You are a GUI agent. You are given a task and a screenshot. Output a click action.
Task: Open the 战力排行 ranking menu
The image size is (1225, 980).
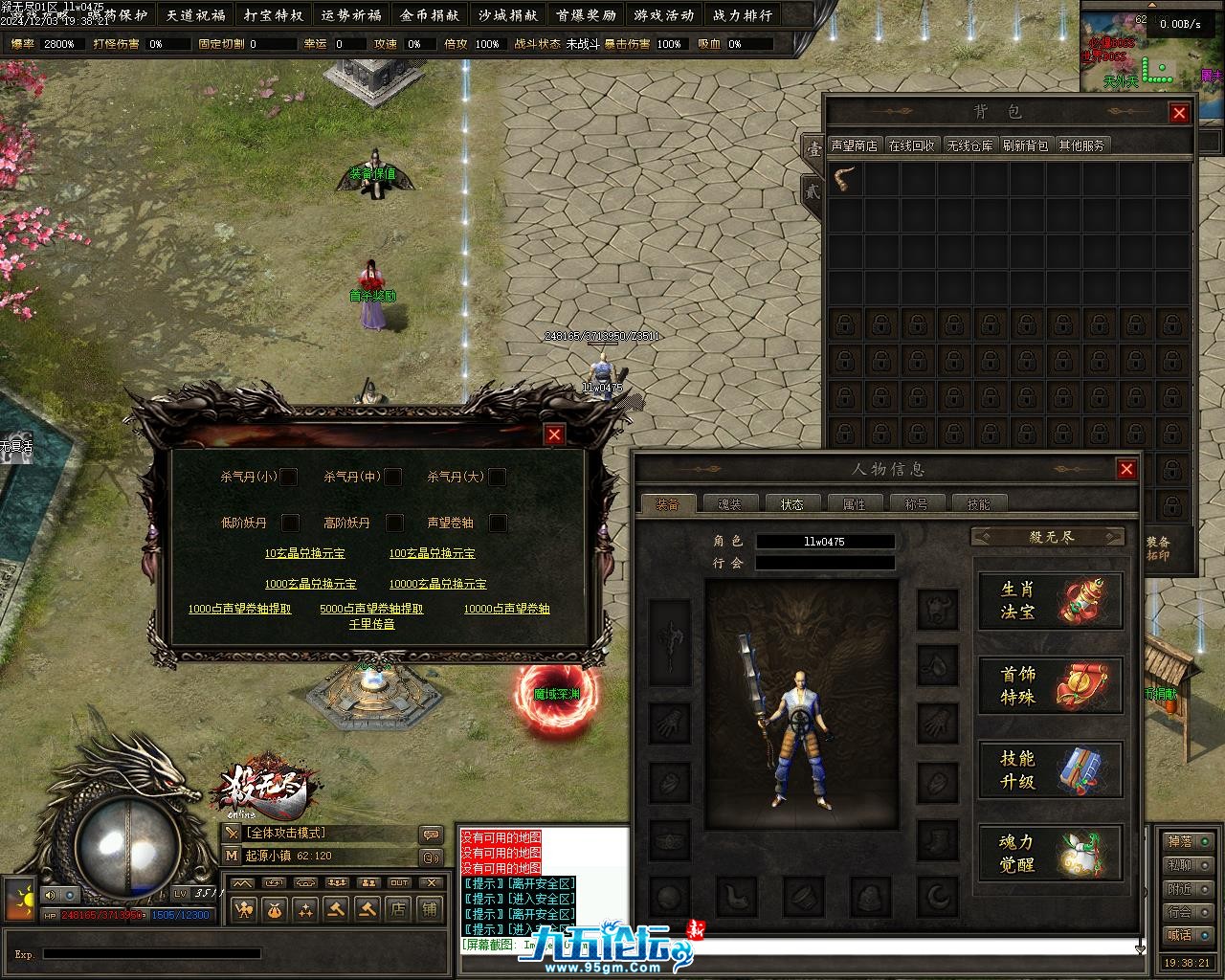[743, 15]
